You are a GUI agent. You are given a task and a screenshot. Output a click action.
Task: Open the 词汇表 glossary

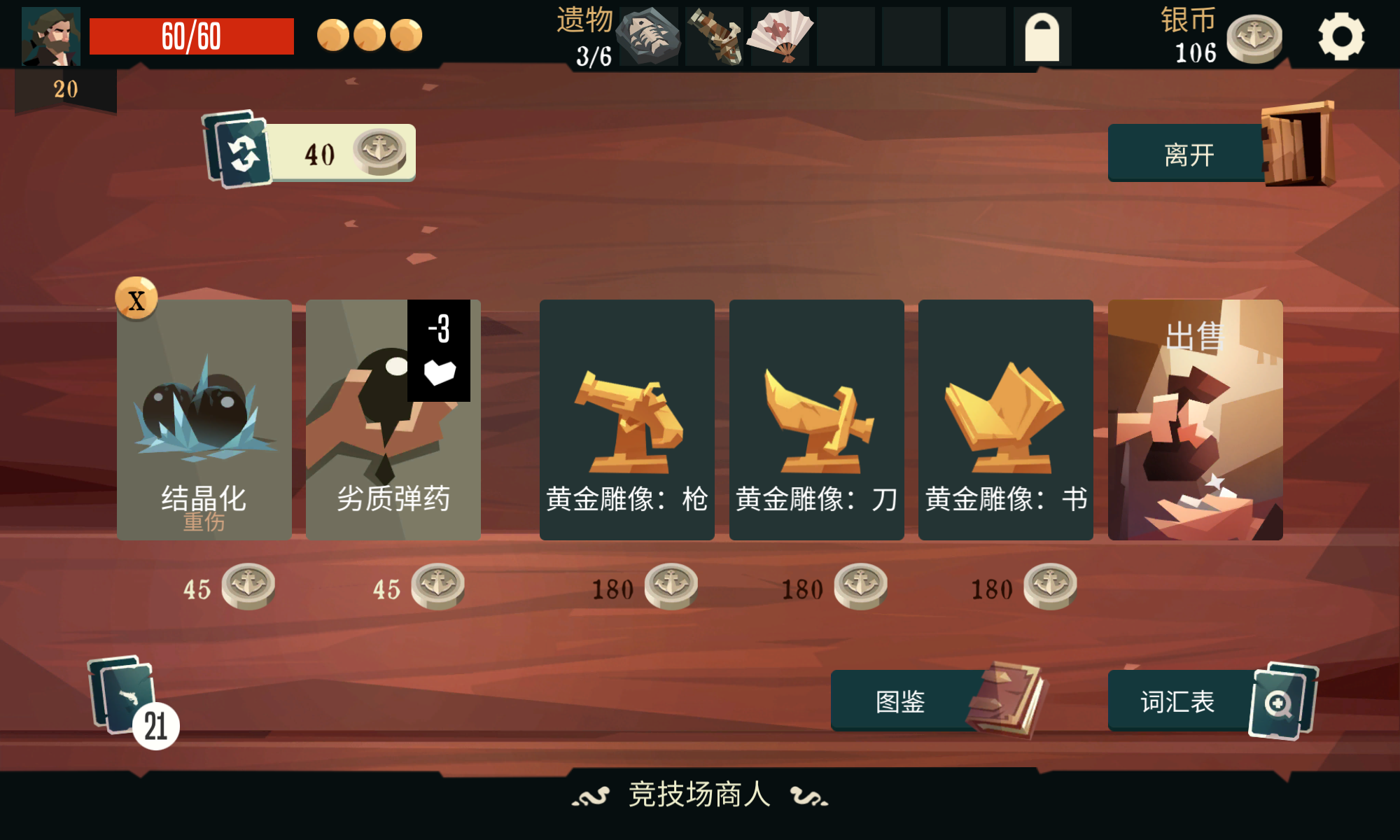pyautogui.click(x=1177, y=700)
